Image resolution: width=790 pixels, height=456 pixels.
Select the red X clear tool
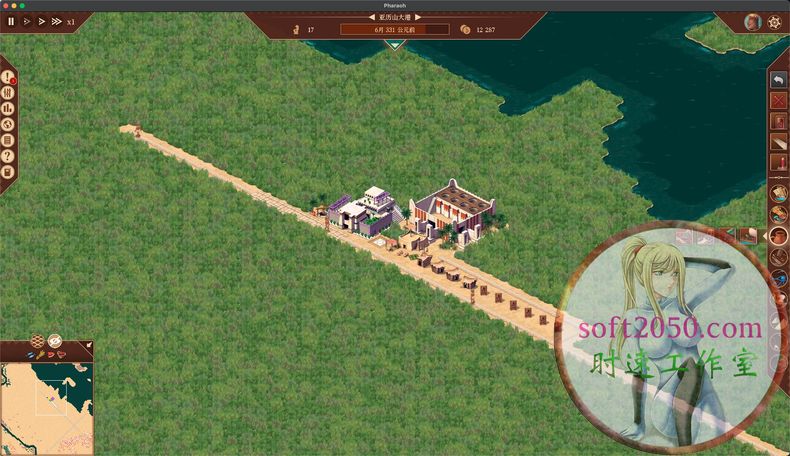[x=779, y=100]
